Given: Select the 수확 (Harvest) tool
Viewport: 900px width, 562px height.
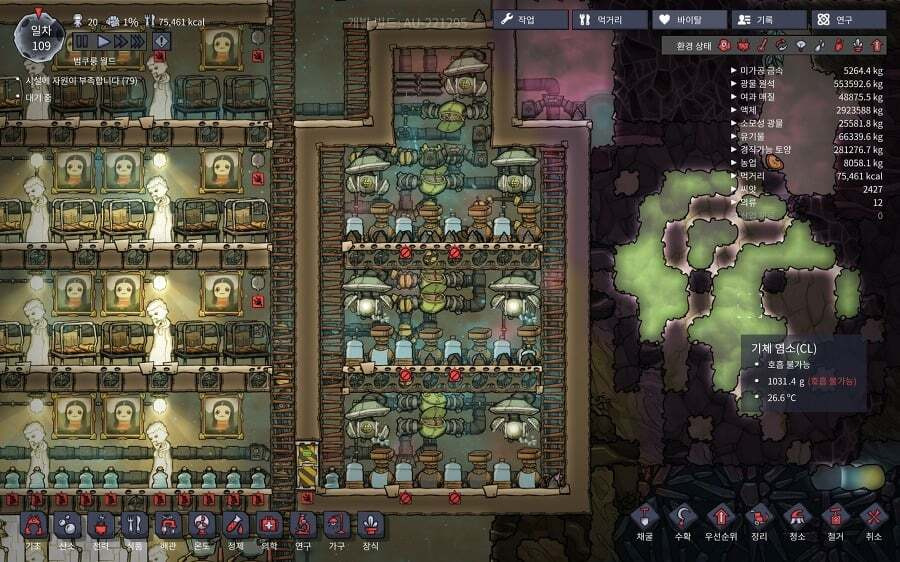Looking at the screenshot, I should [682, 522].
